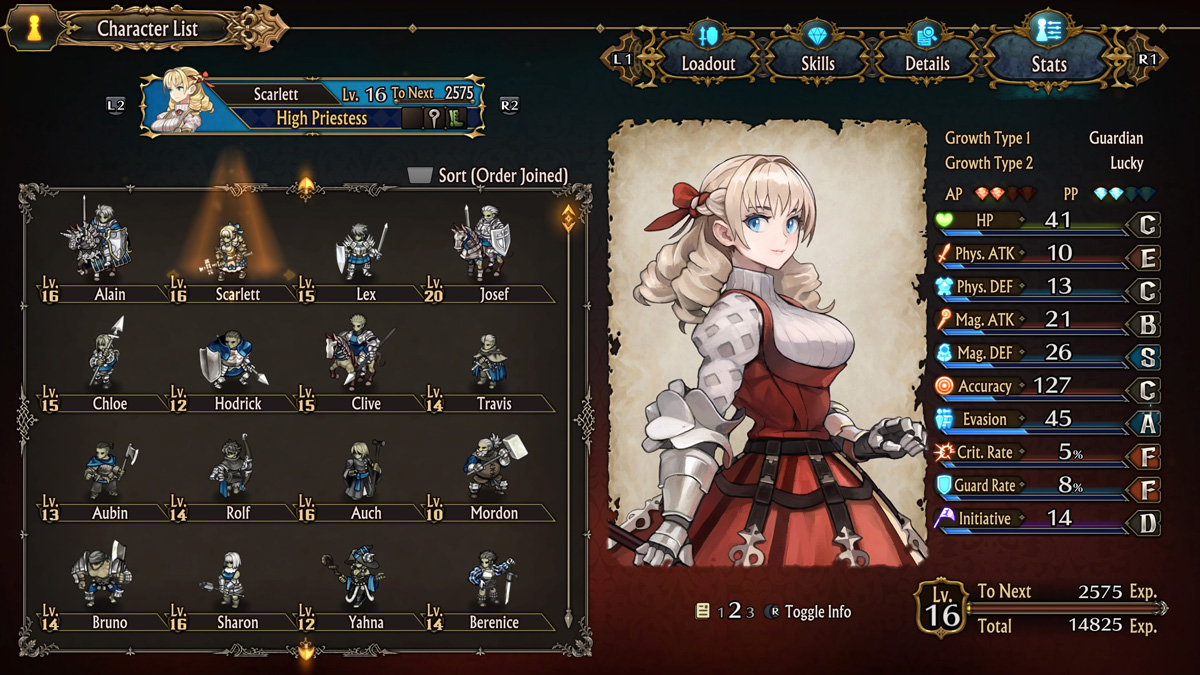Choose Lex from the roster
The width and height of the screenshot is (1200, 675).
(362, 250)
